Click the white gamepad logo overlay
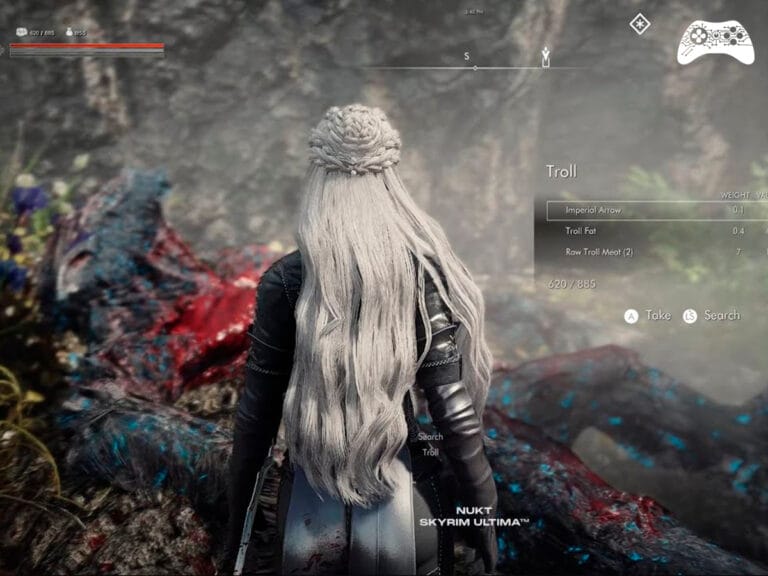 coord(715,41)
